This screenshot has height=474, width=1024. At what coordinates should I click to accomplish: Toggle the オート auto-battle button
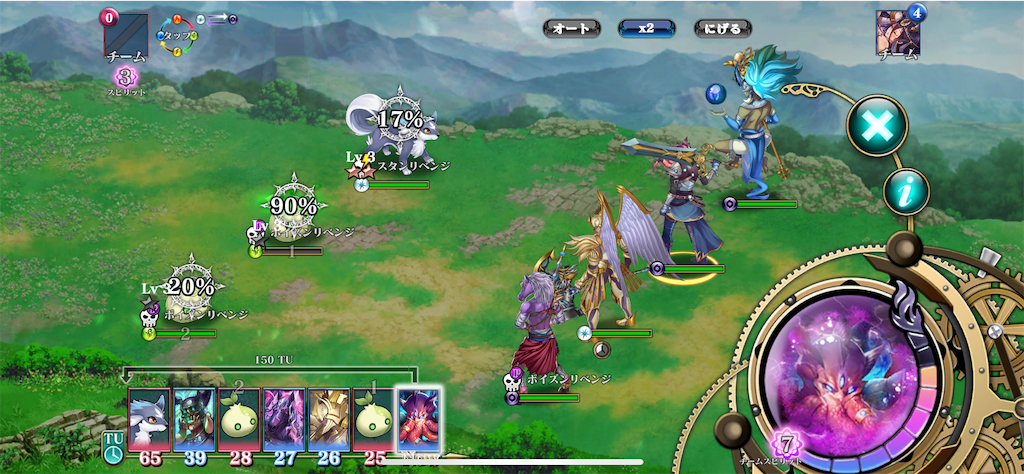pyautogui.click(x=572, y=28)
